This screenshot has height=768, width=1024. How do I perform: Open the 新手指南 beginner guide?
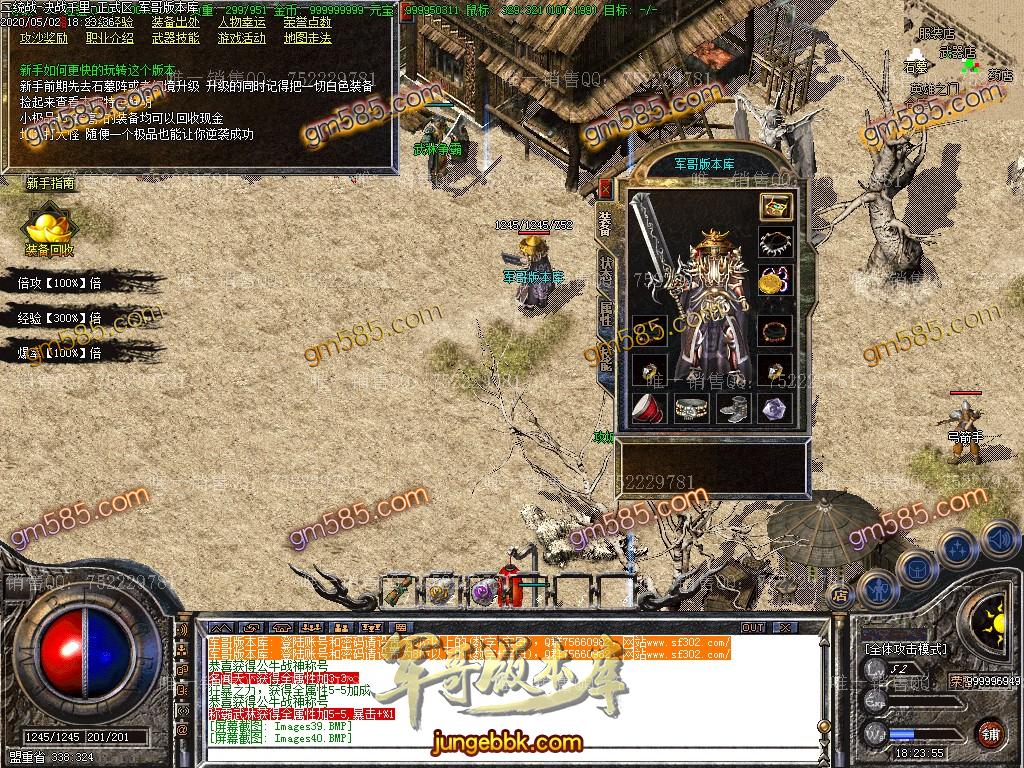(x=50, y=184)
